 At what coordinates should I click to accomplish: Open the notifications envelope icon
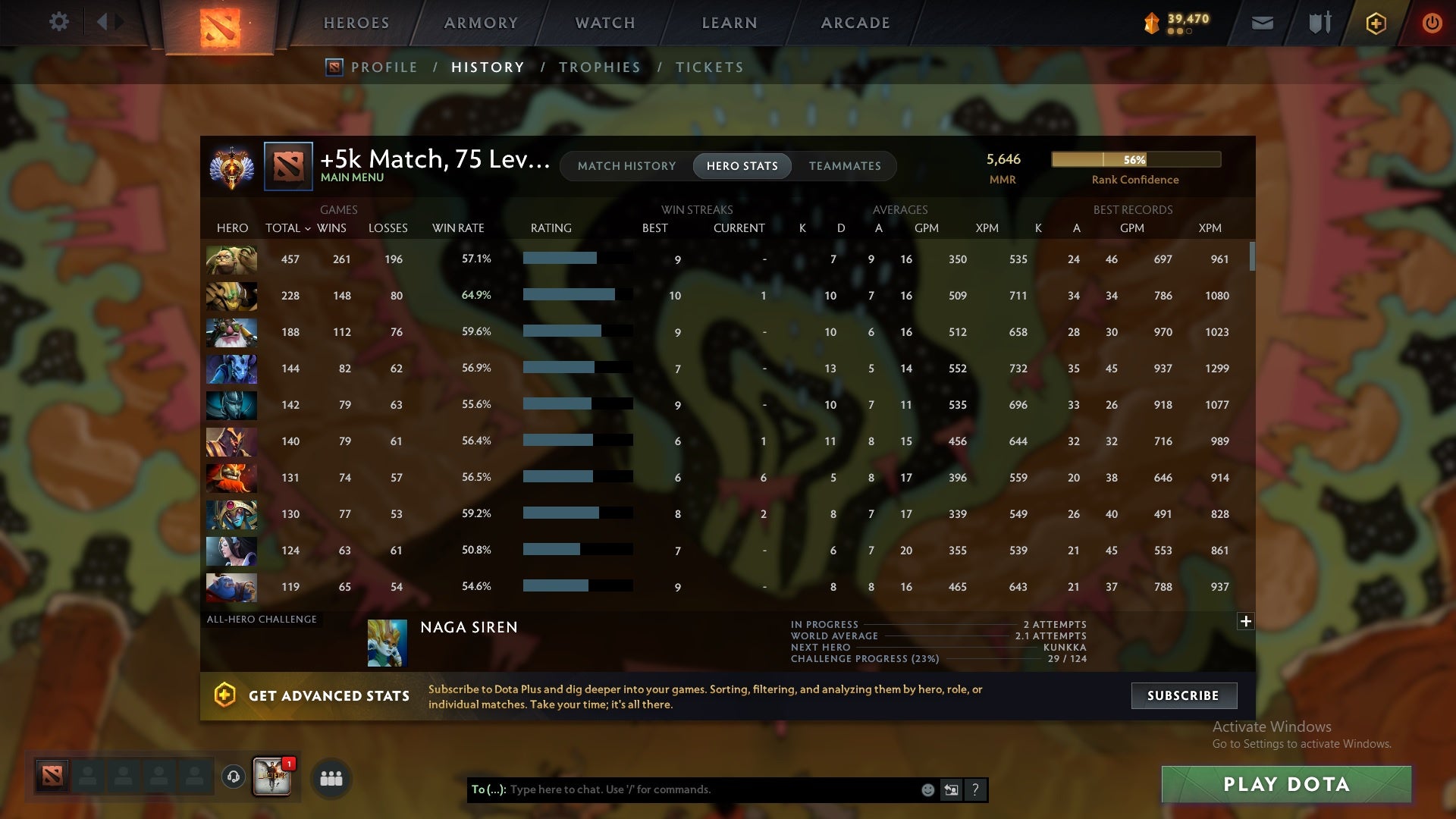coord(1263,23)
